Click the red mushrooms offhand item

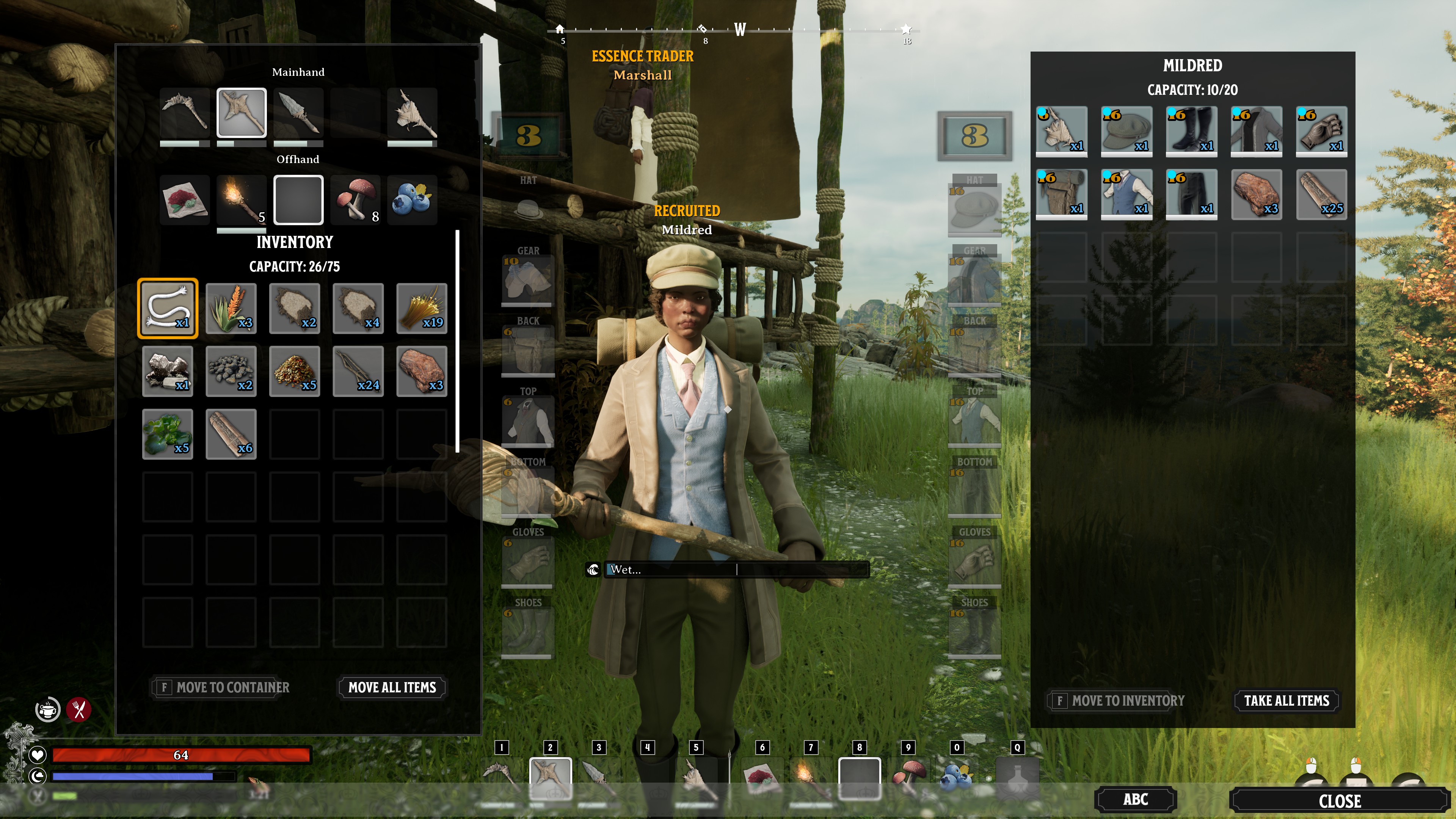click(x=355, y=199)
